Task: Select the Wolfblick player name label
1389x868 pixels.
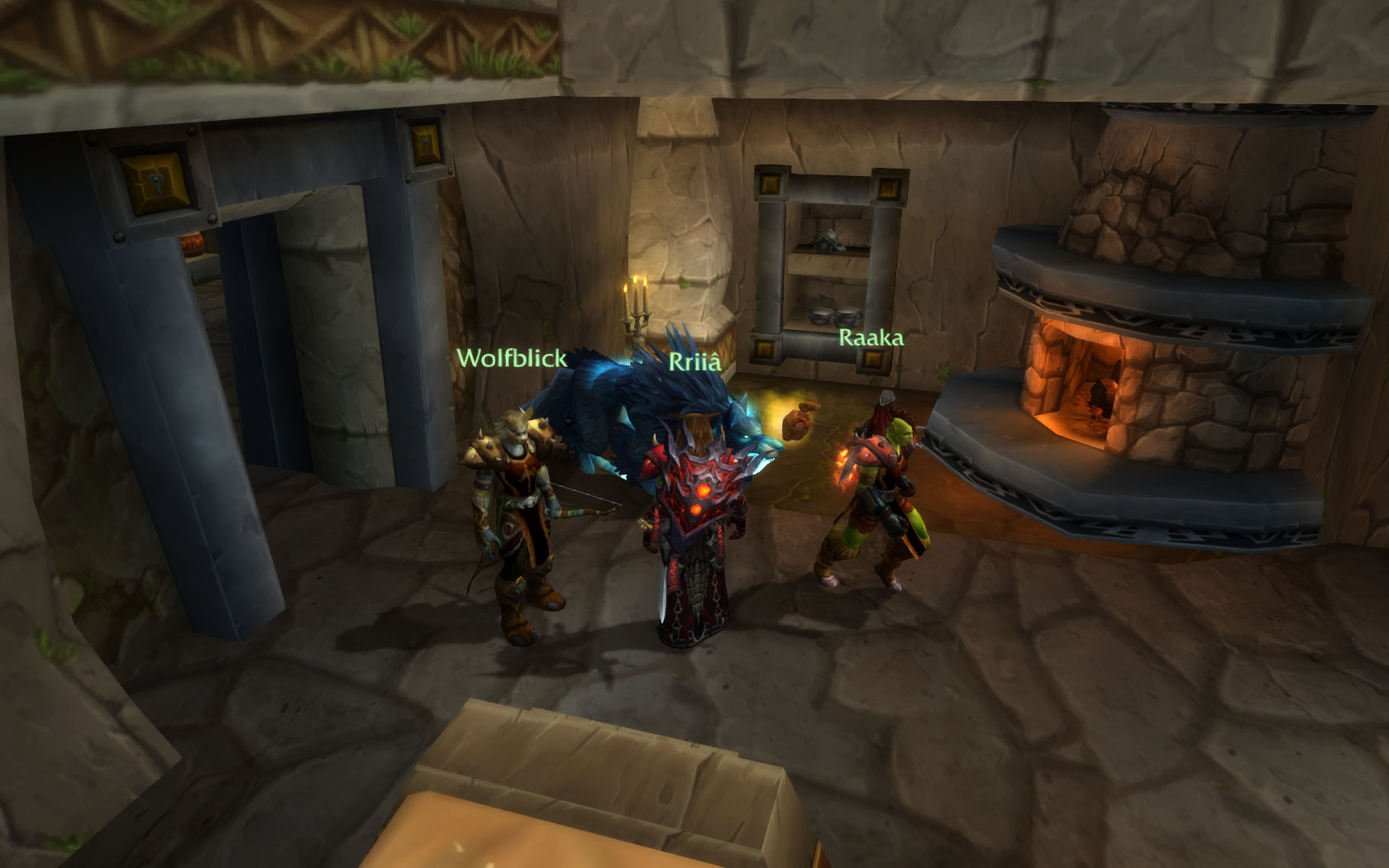Action: 512,358
